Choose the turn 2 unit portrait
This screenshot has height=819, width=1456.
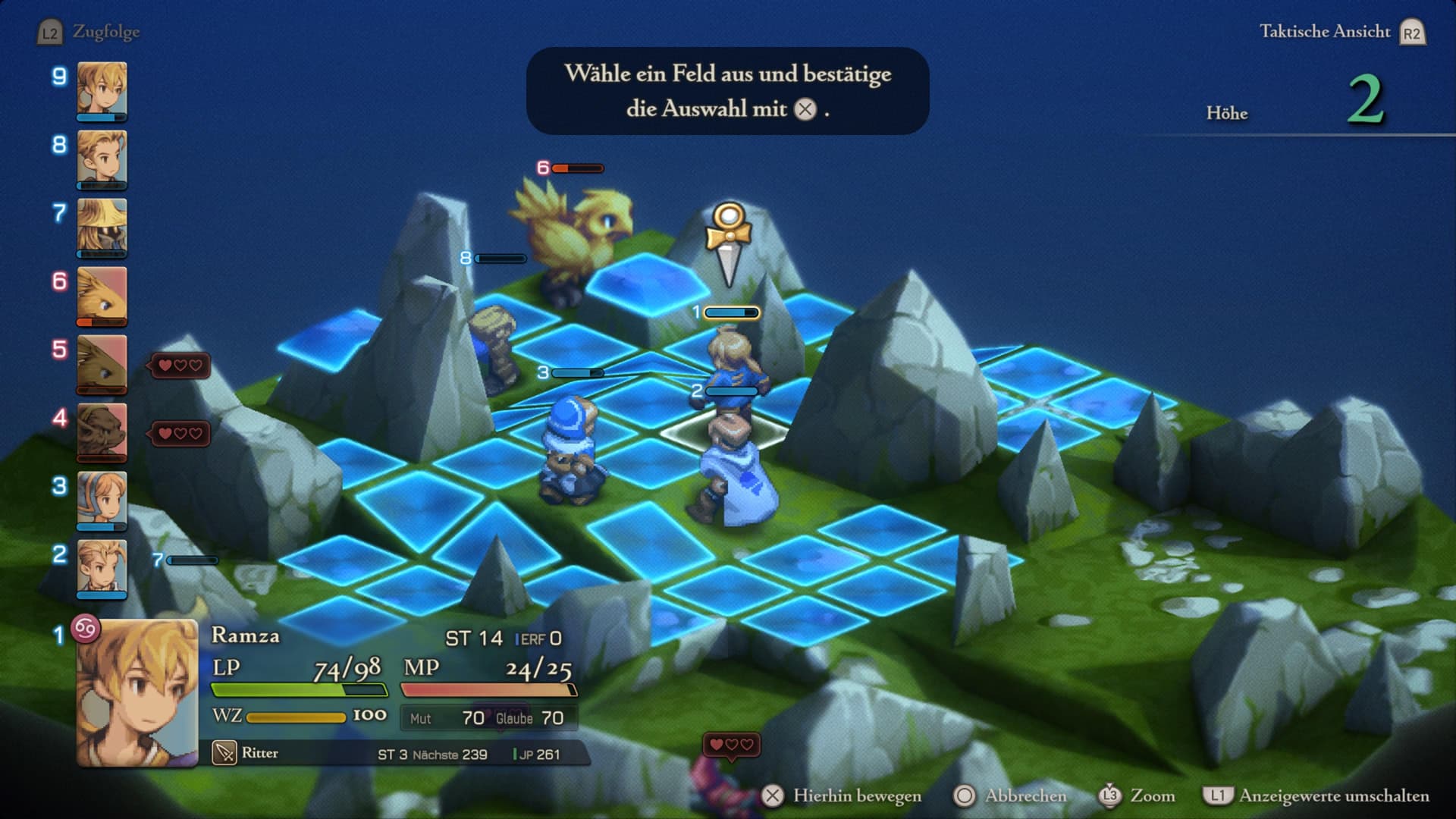pos(102,568)
